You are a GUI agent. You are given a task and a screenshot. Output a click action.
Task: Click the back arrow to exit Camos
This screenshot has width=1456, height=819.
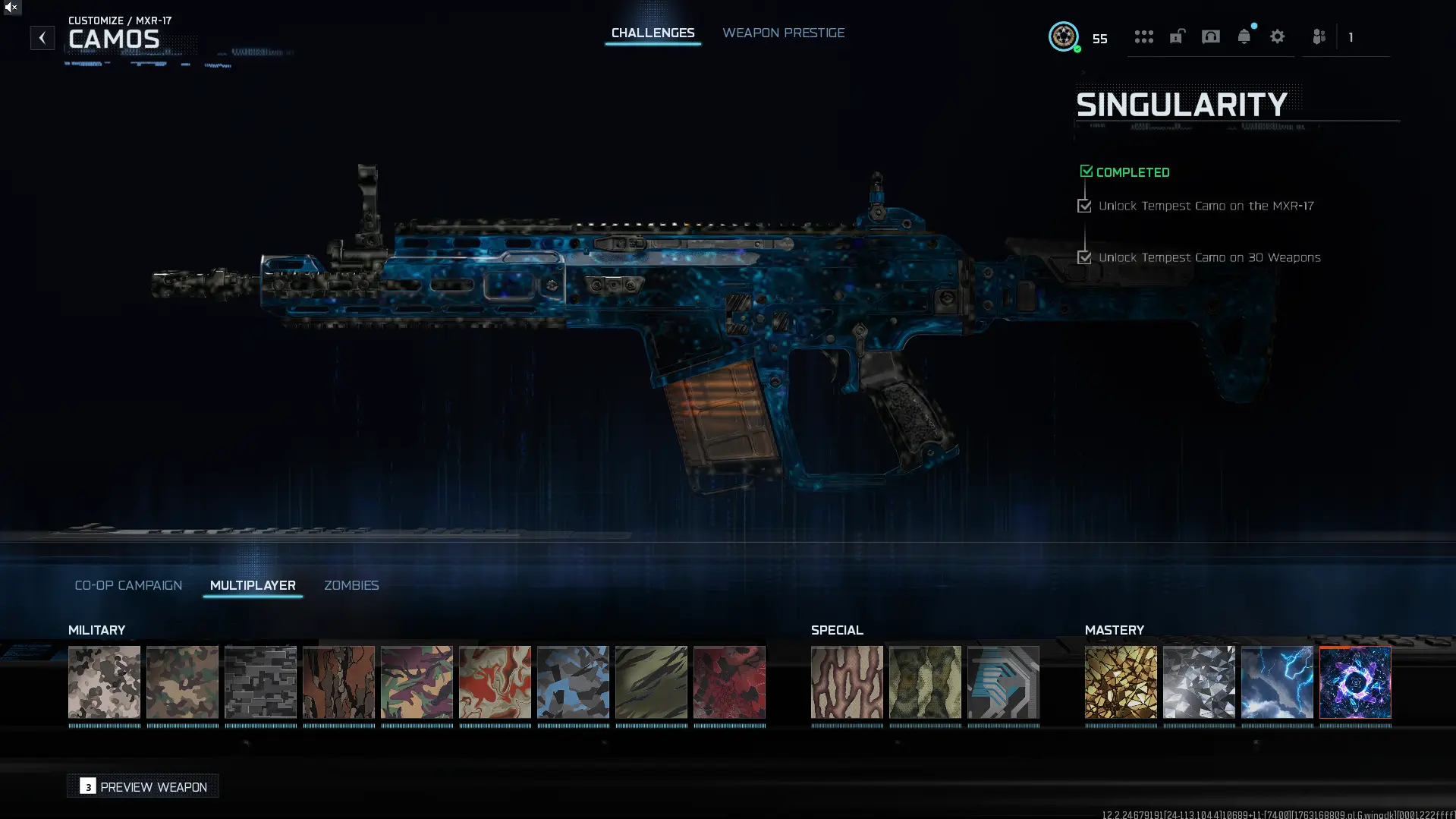tap(42, 37)
